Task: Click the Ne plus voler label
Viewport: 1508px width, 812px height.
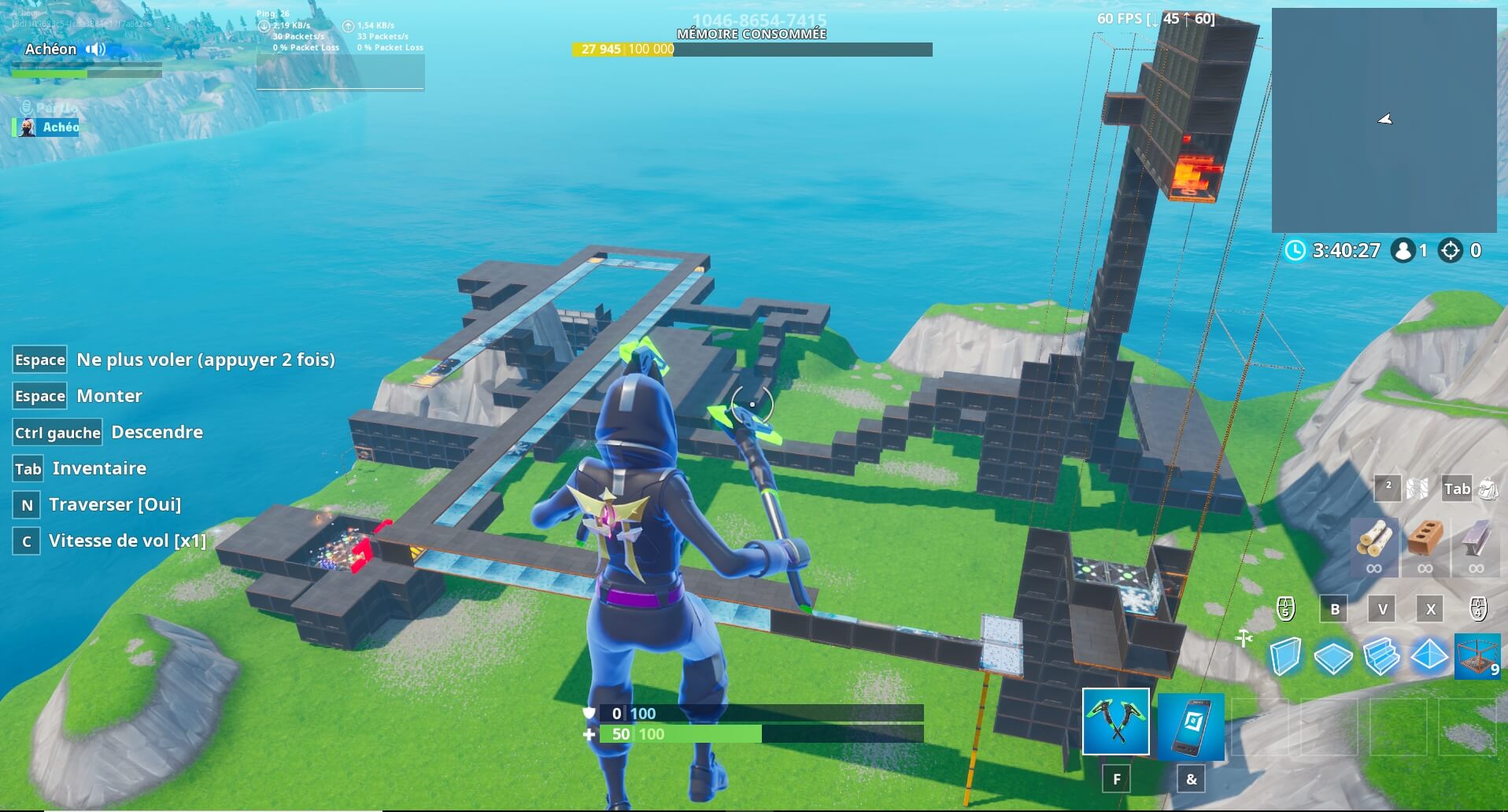Action: pyautogui.click(x=205, y=360)
